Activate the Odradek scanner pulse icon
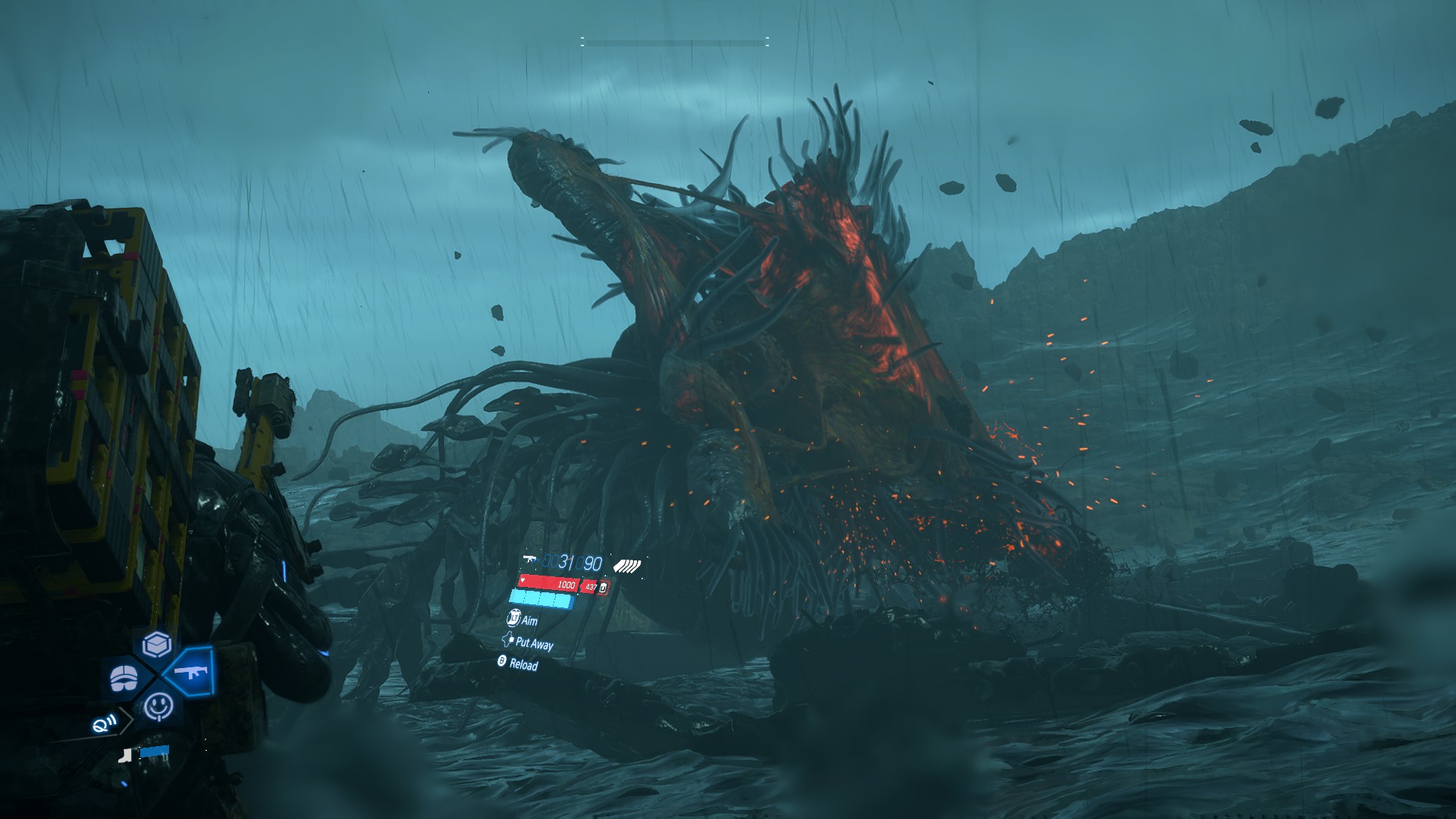1456x819 pixels. (x=104, y=724)
